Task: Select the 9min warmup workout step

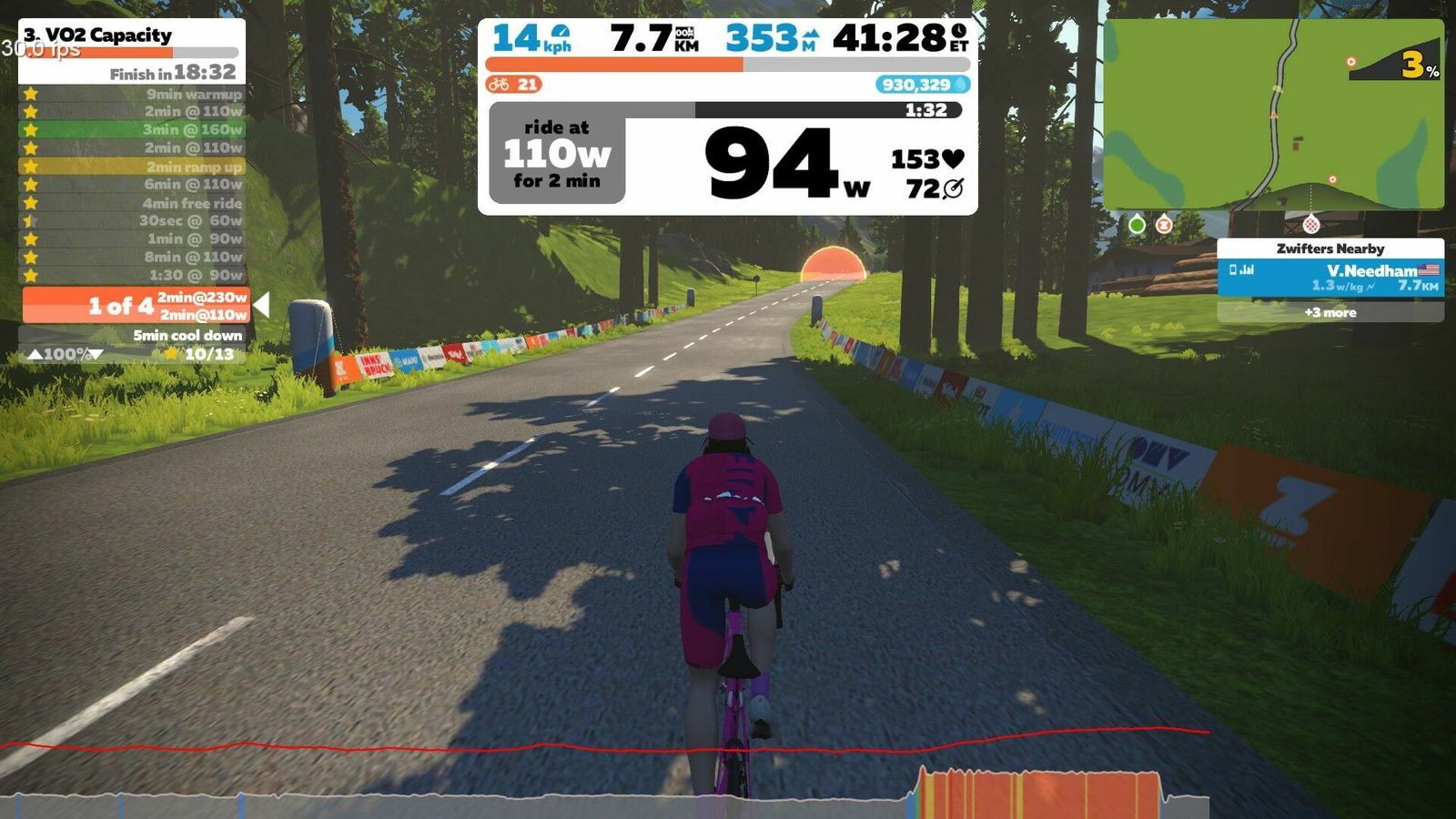Action: 133,94
